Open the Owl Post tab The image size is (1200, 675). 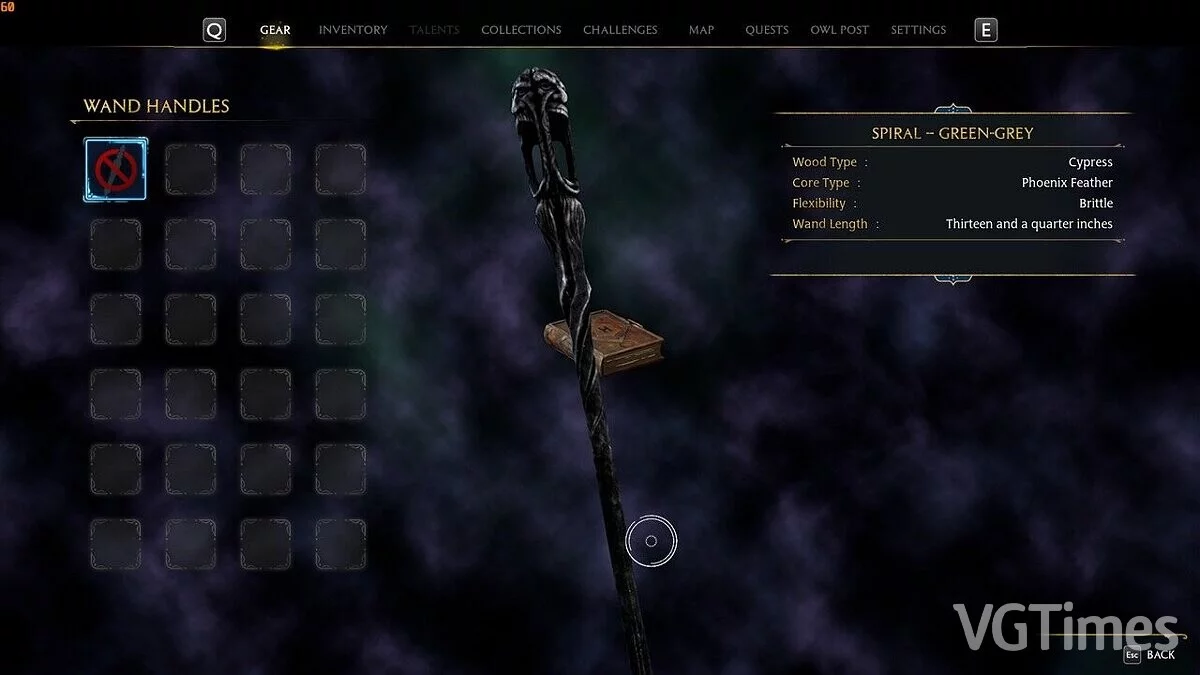pyautogui.click(x=839, y=30)
